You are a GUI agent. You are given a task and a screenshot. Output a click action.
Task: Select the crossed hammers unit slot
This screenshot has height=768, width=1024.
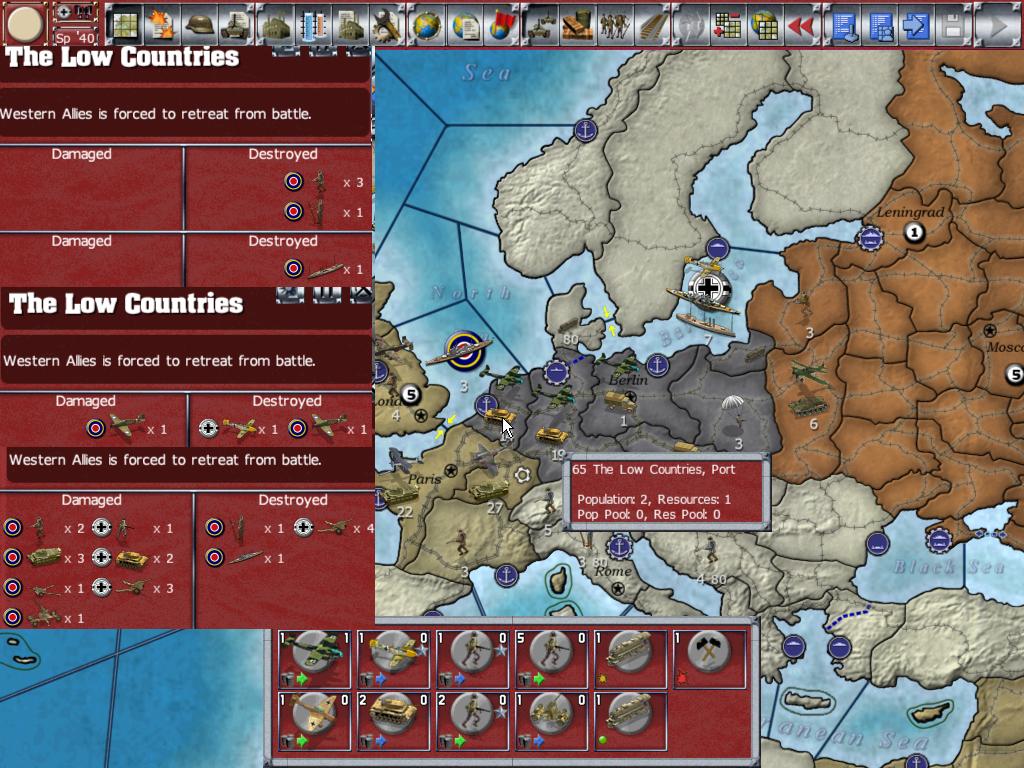click(x=710, y=658)
